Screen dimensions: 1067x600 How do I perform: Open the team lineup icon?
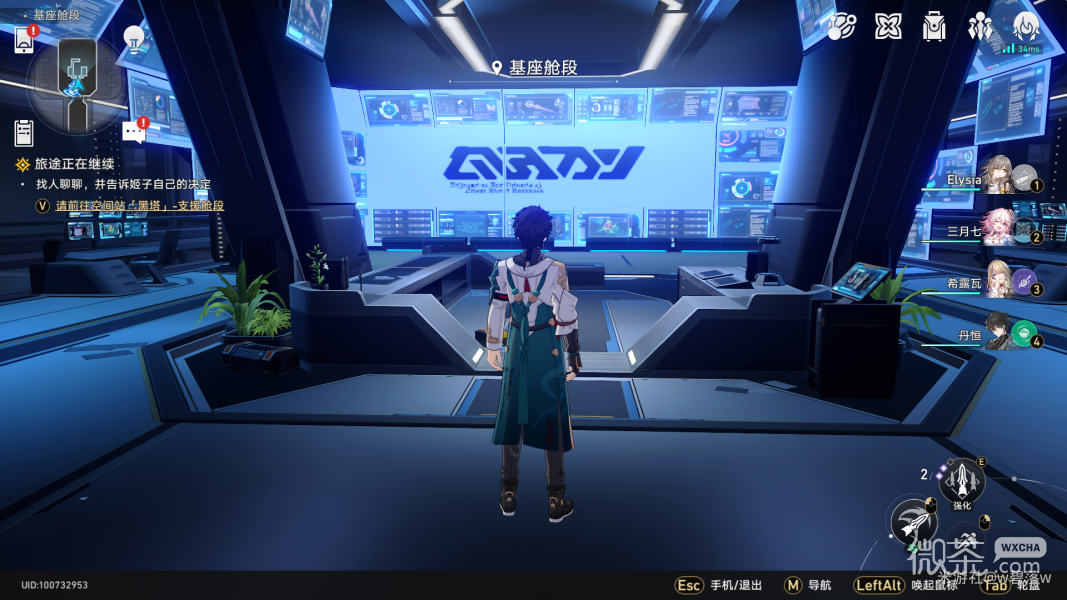(x=980, y=26)
